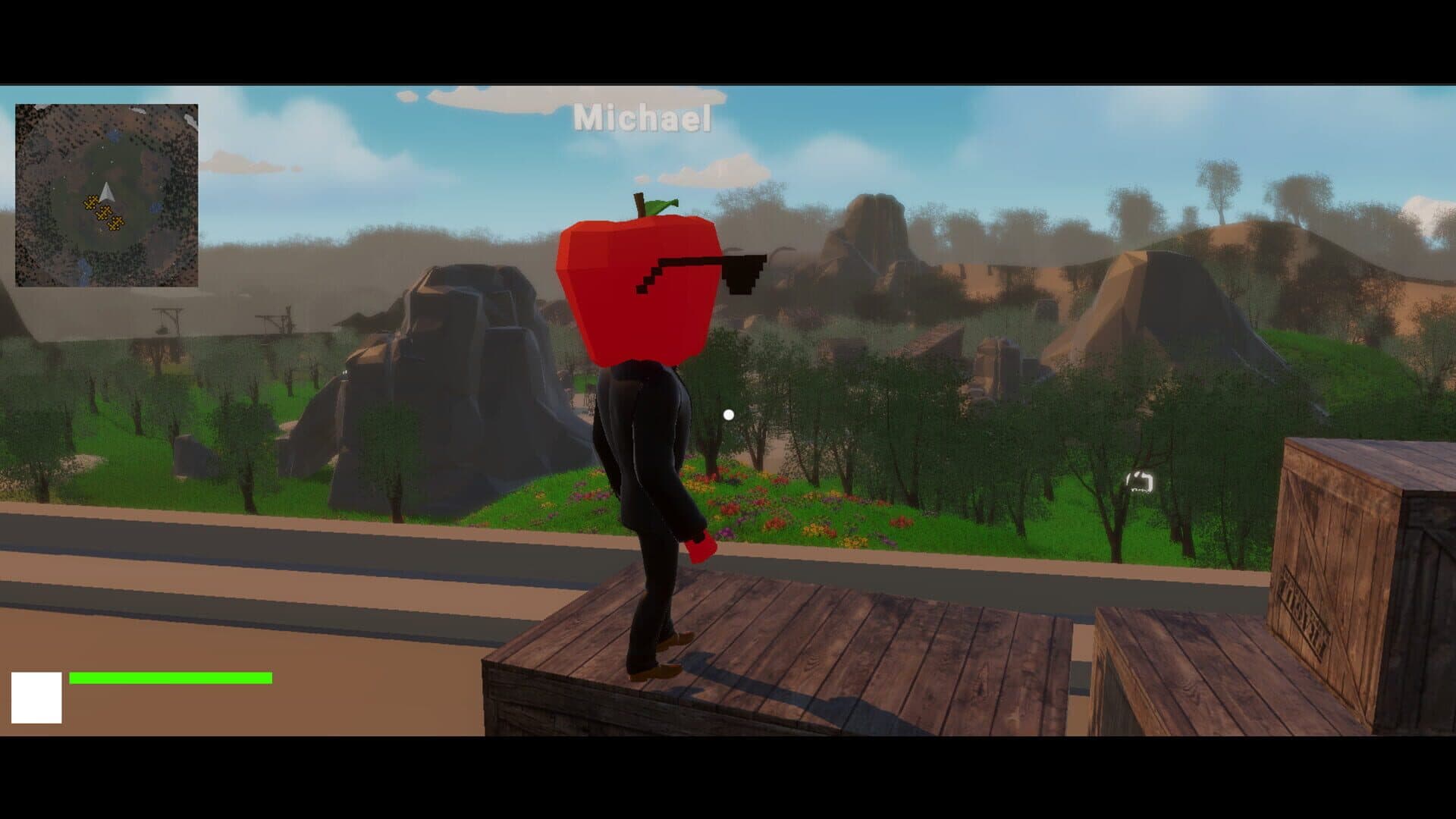Click the minimap in the top-left corner
Screen dimensions: 1456x819
106,190
